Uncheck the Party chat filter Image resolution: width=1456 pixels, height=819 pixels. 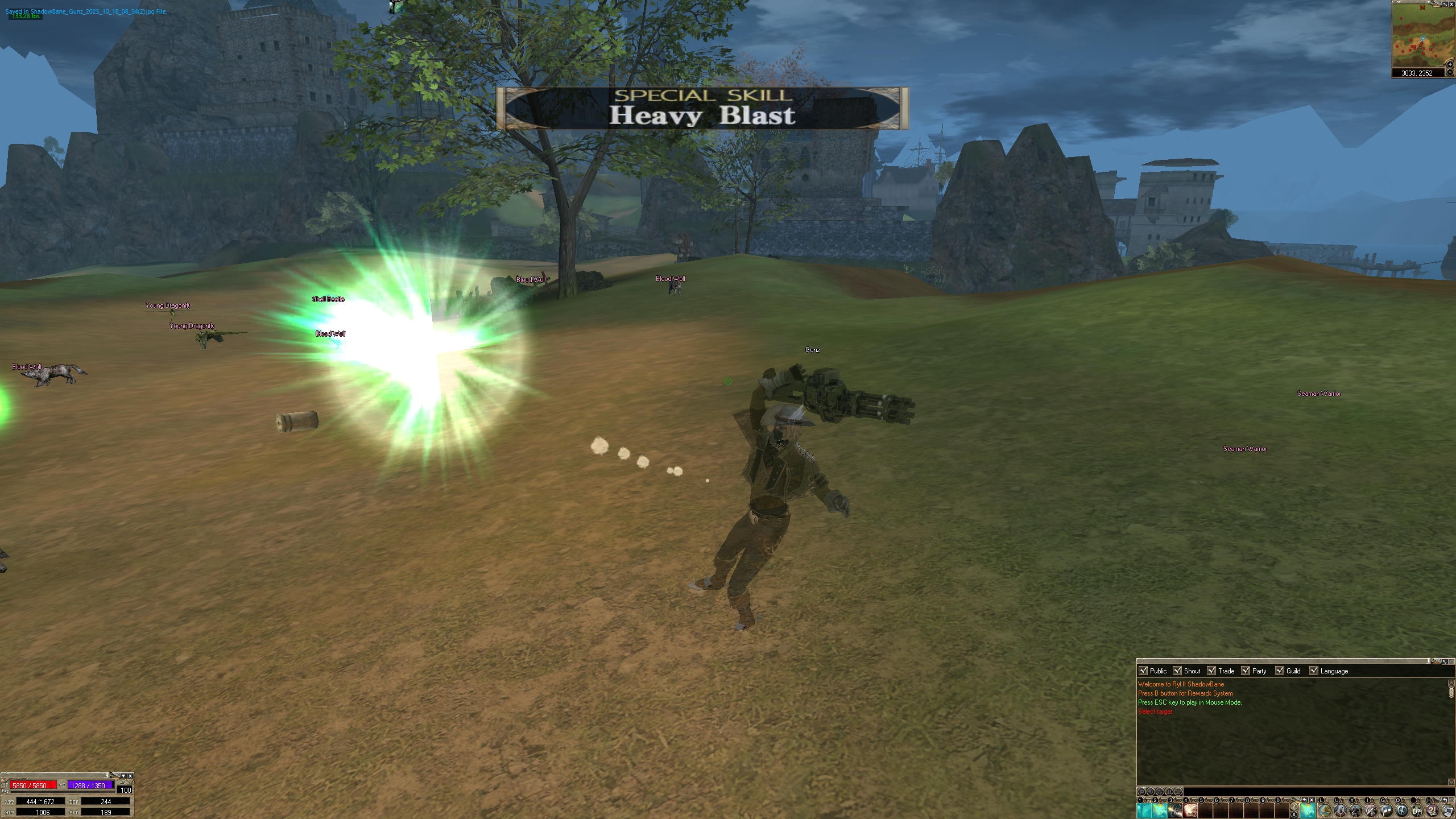(1246, 671)
